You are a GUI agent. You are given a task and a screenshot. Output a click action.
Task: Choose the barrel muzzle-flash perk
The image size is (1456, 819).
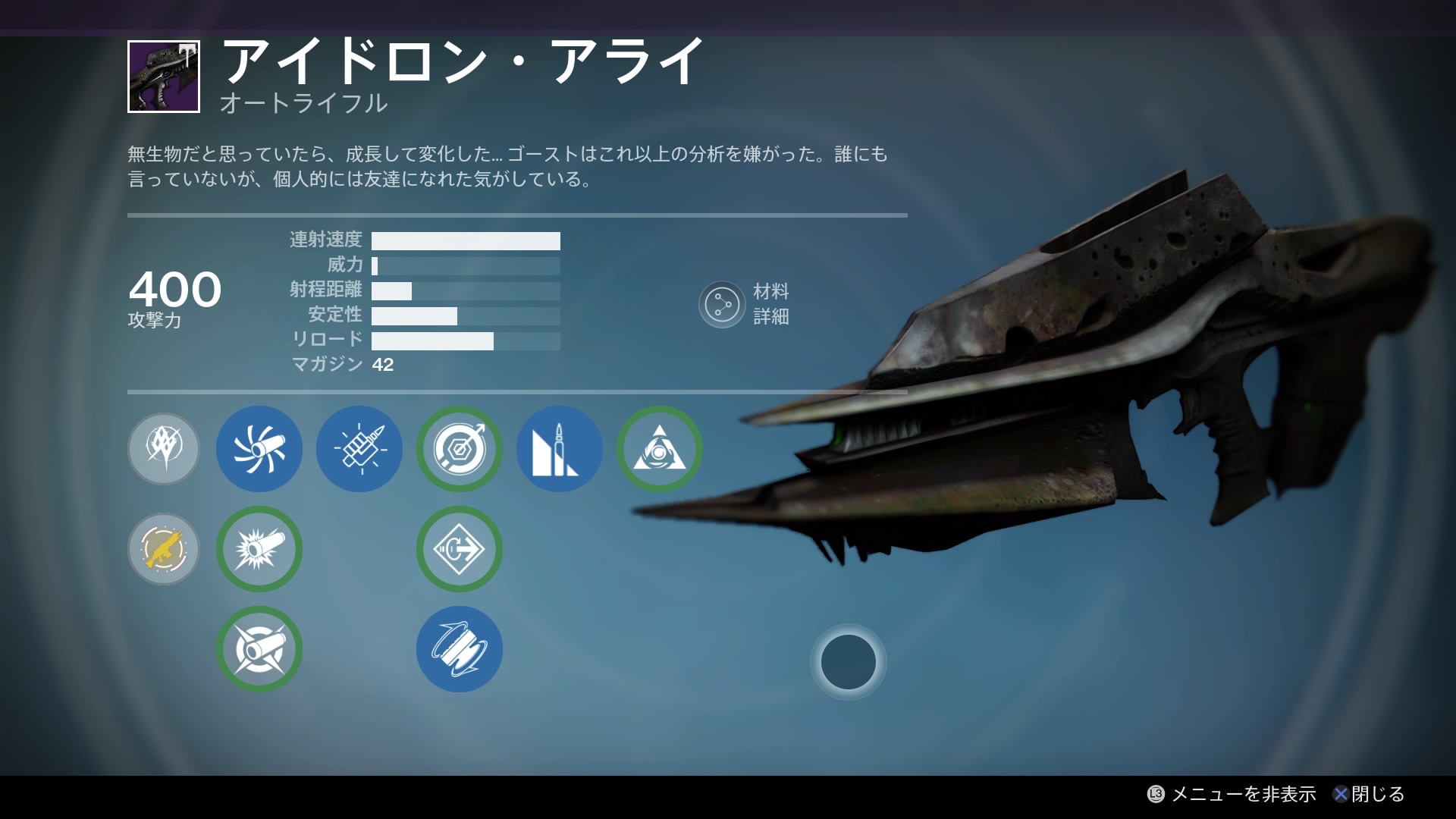coord(259,549)
